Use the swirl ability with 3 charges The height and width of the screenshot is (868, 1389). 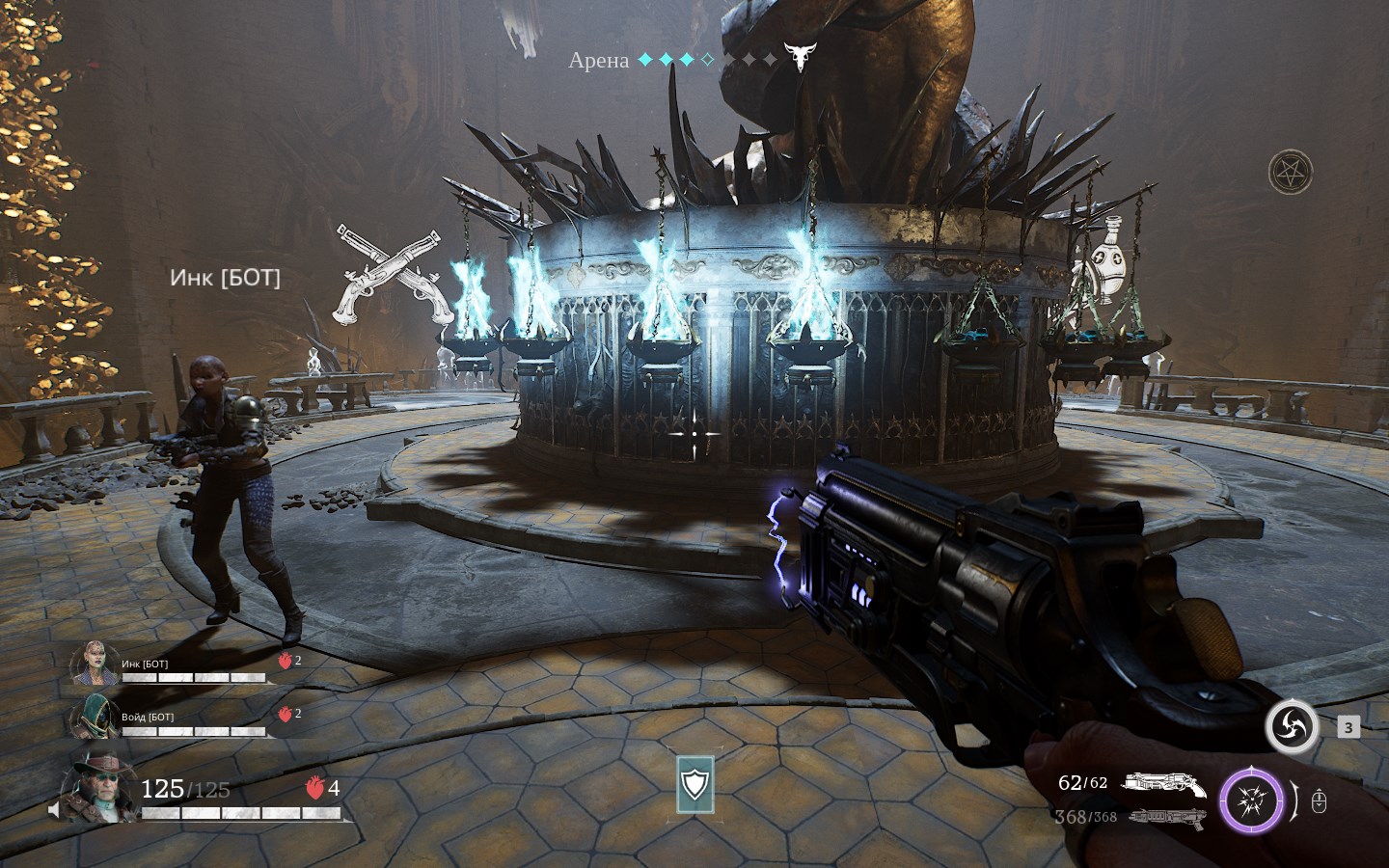[1292, 726]
